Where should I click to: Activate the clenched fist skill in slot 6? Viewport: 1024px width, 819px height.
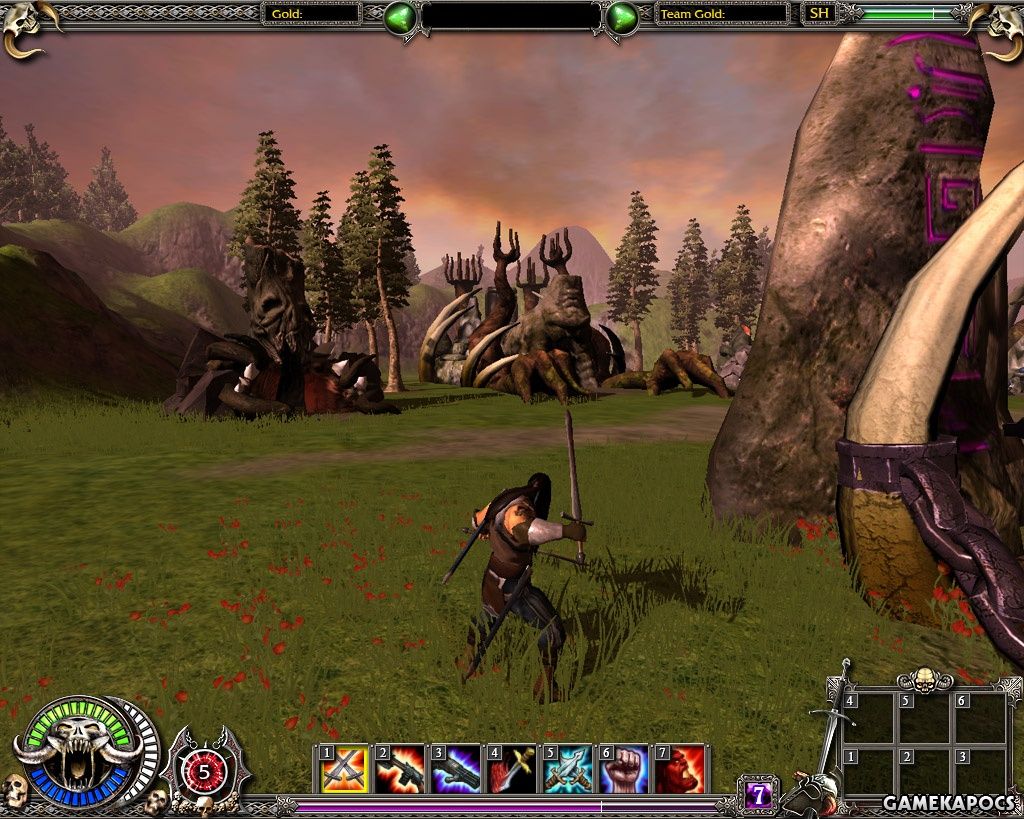(624, 770)
